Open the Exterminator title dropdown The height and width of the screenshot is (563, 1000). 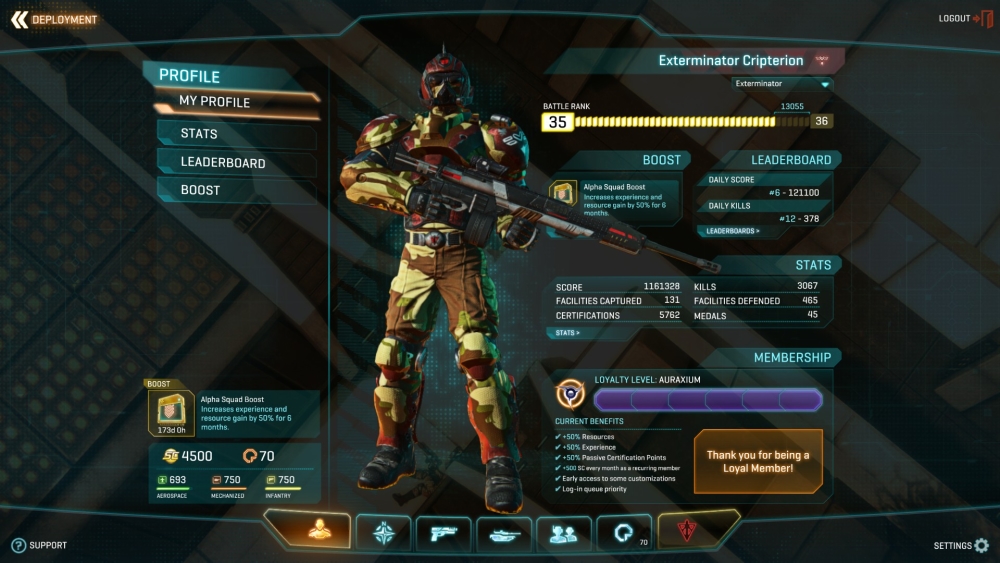[x=782, y=84]
